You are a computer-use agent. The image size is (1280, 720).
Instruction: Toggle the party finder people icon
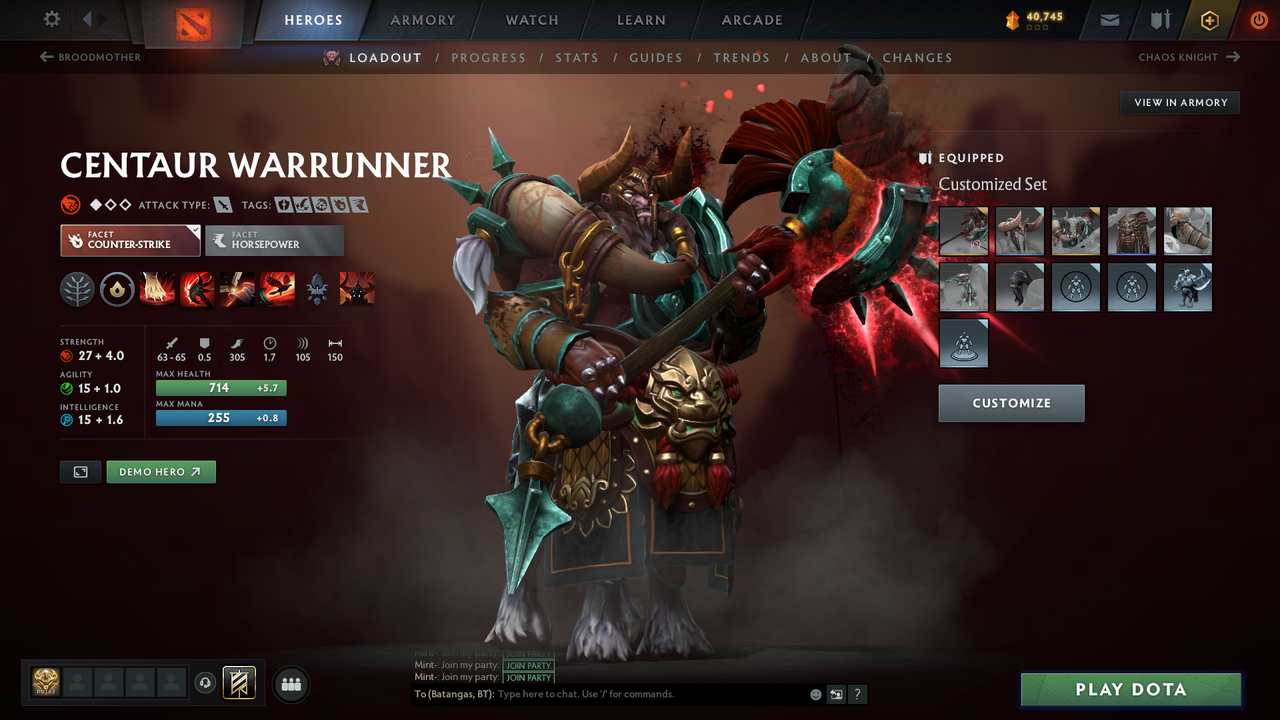coord(290,684)
